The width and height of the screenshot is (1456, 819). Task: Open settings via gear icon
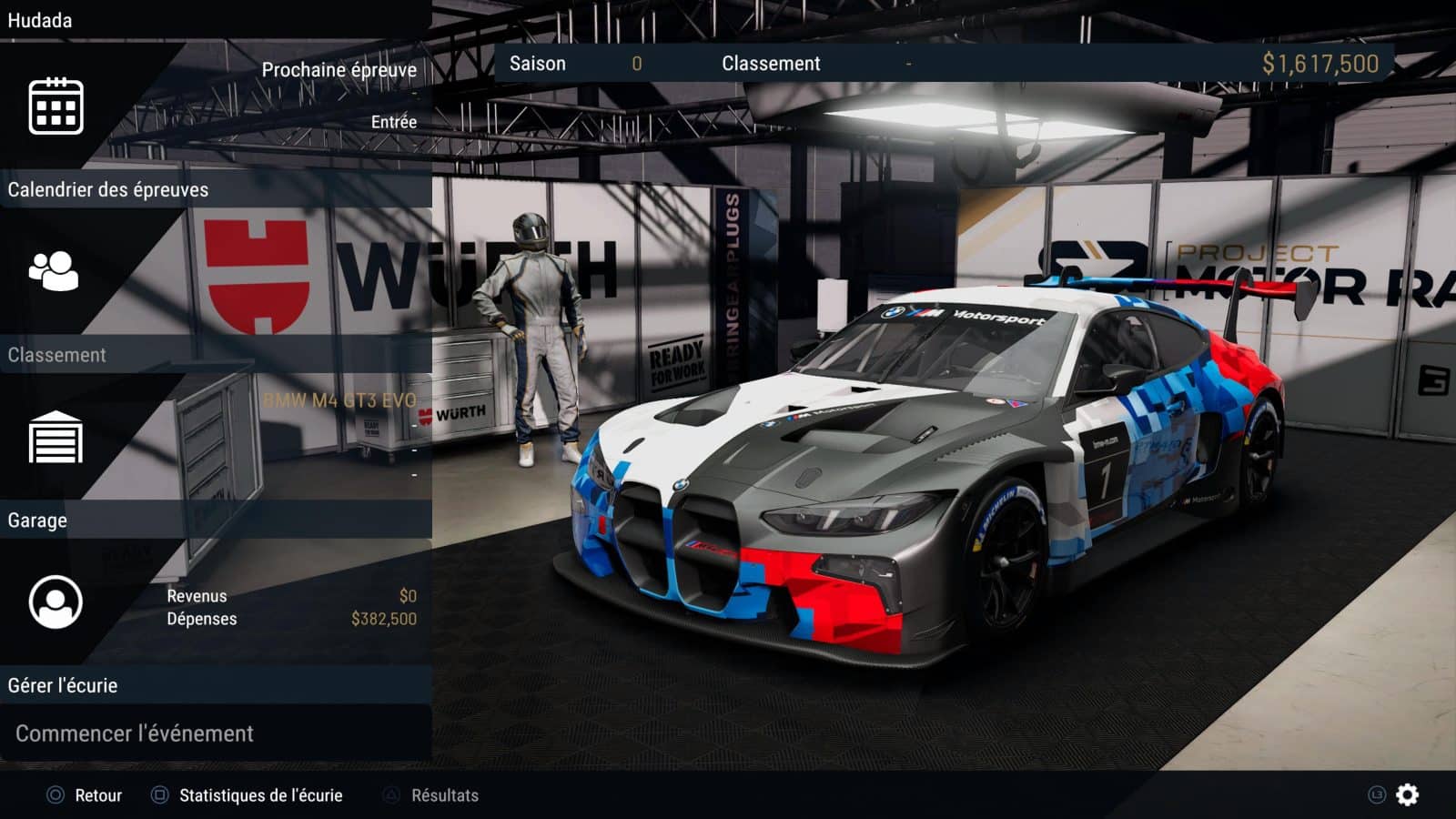1407,794
